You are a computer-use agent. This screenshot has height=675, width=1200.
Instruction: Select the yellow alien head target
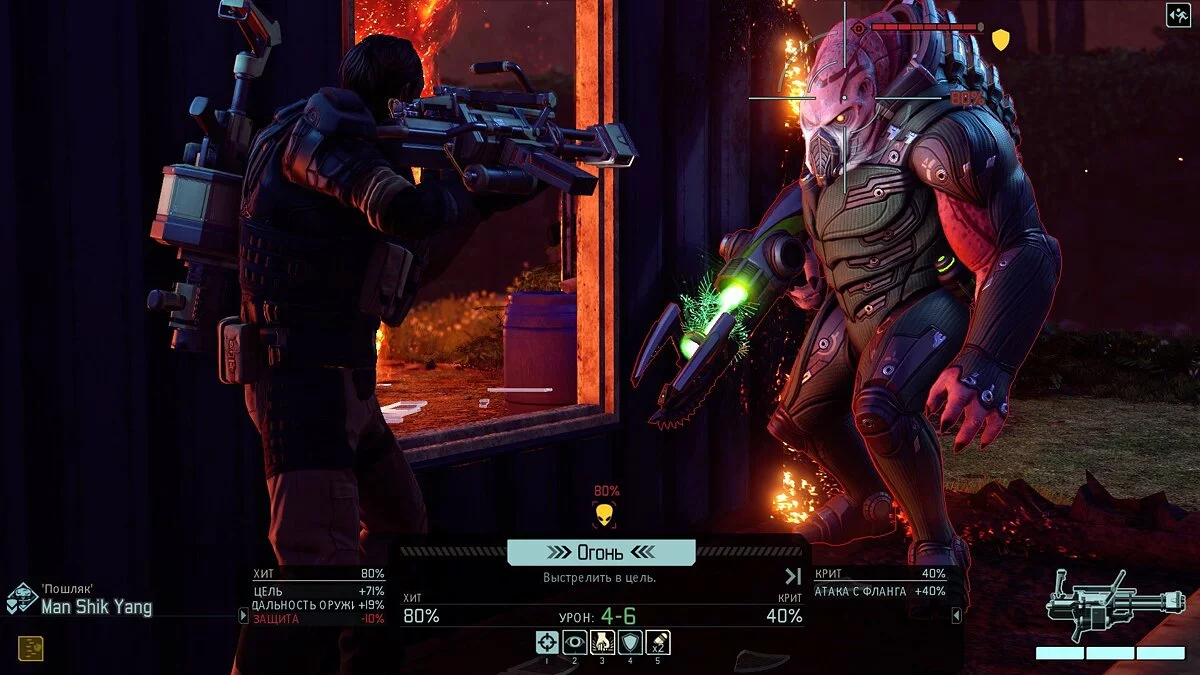pyautogui.click(x=604, y=515)
